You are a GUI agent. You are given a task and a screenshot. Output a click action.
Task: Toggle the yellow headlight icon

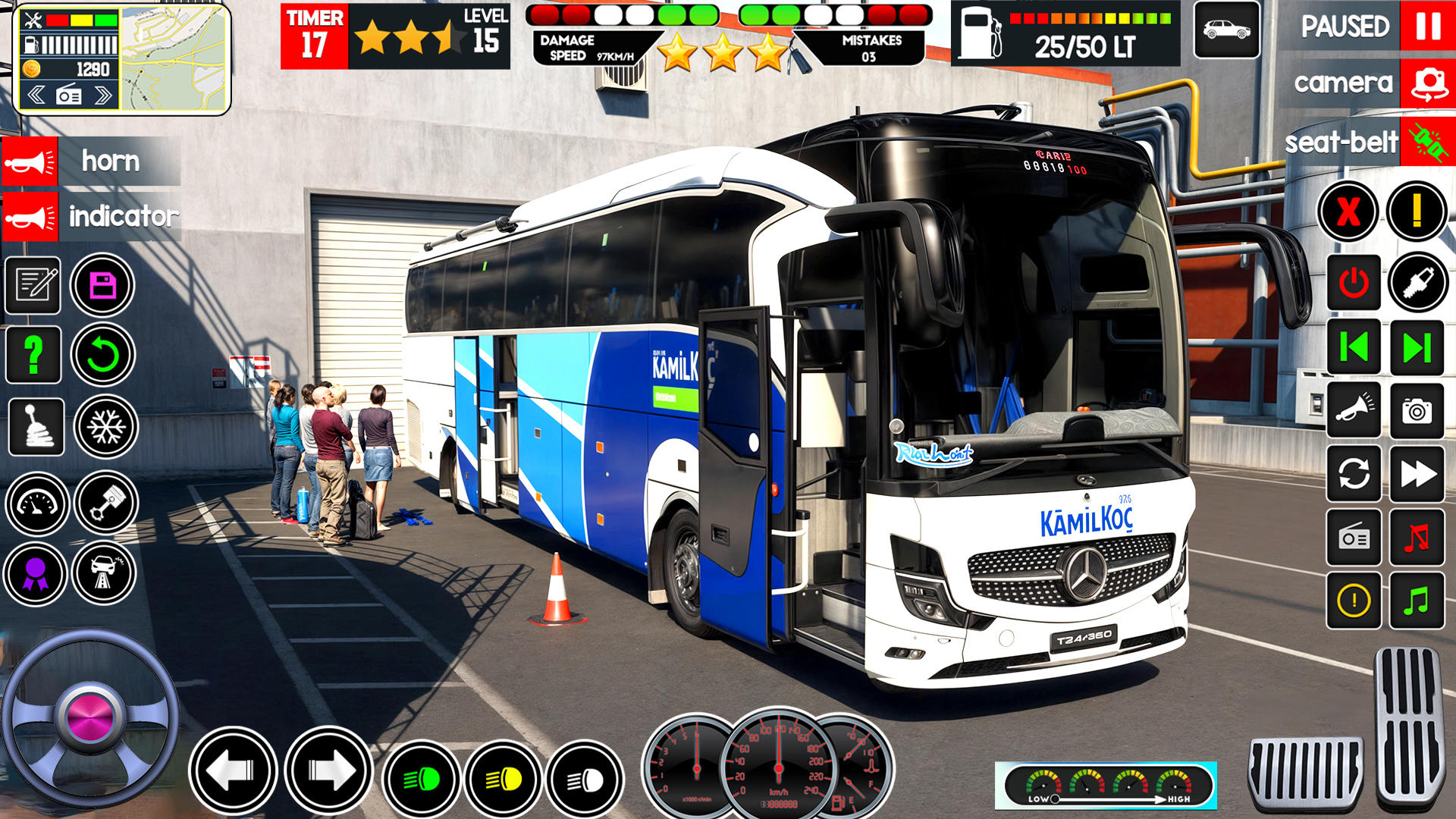click(x=504, y=779)
